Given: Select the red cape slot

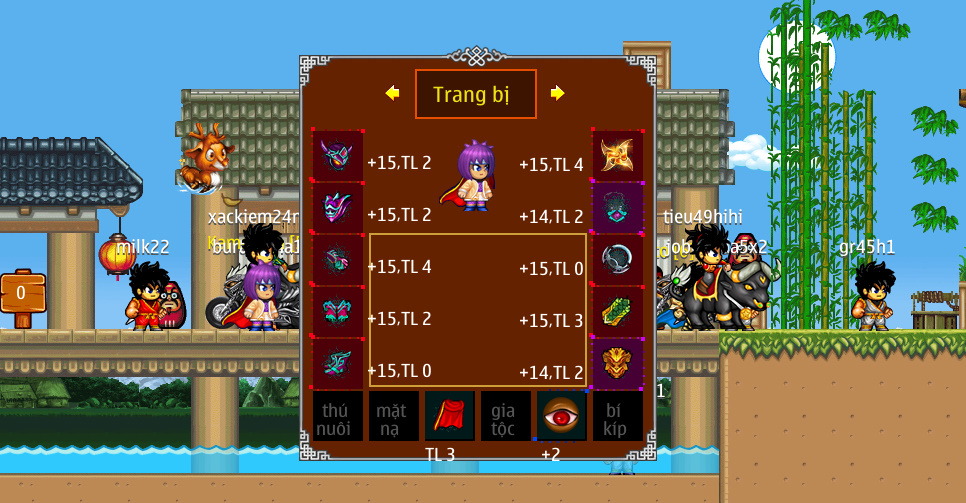Looking at the screenshot, I should [449, 417].
